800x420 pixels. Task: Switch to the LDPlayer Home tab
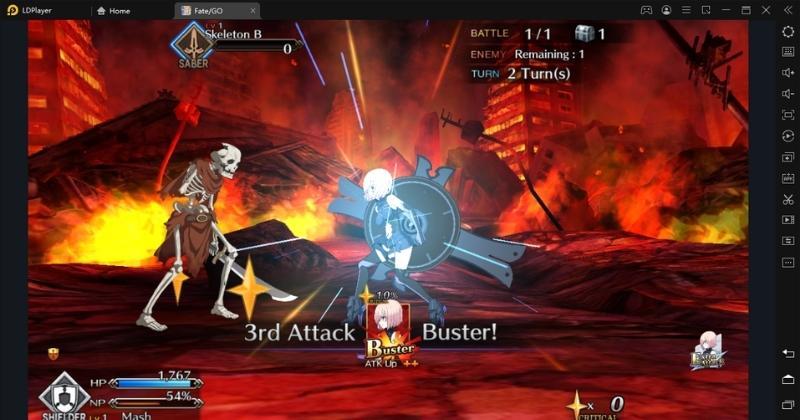pyautogui.click(x=114, y=10)
